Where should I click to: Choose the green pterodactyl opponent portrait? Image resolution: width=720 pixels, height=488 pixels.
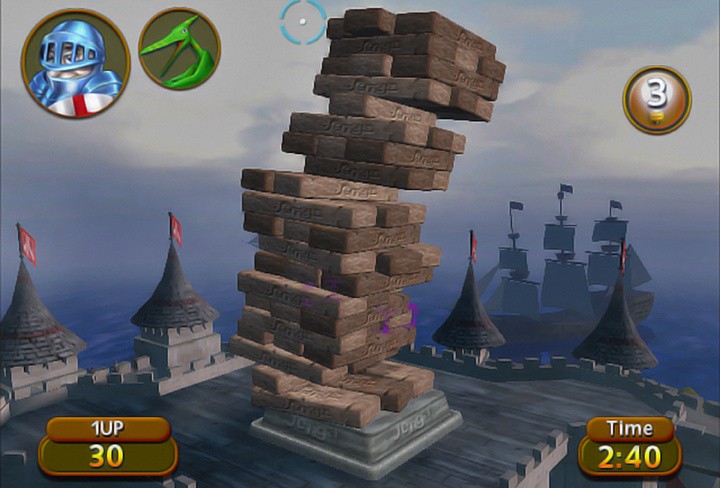[x=180, y=49]
